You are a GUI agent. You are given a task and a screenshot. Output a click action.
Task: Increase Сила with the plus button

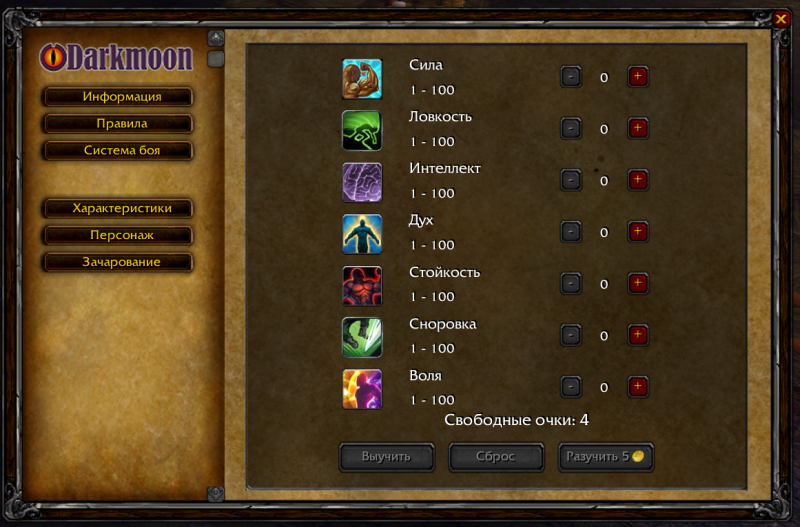pyautogui.click(x=638, y=77)
